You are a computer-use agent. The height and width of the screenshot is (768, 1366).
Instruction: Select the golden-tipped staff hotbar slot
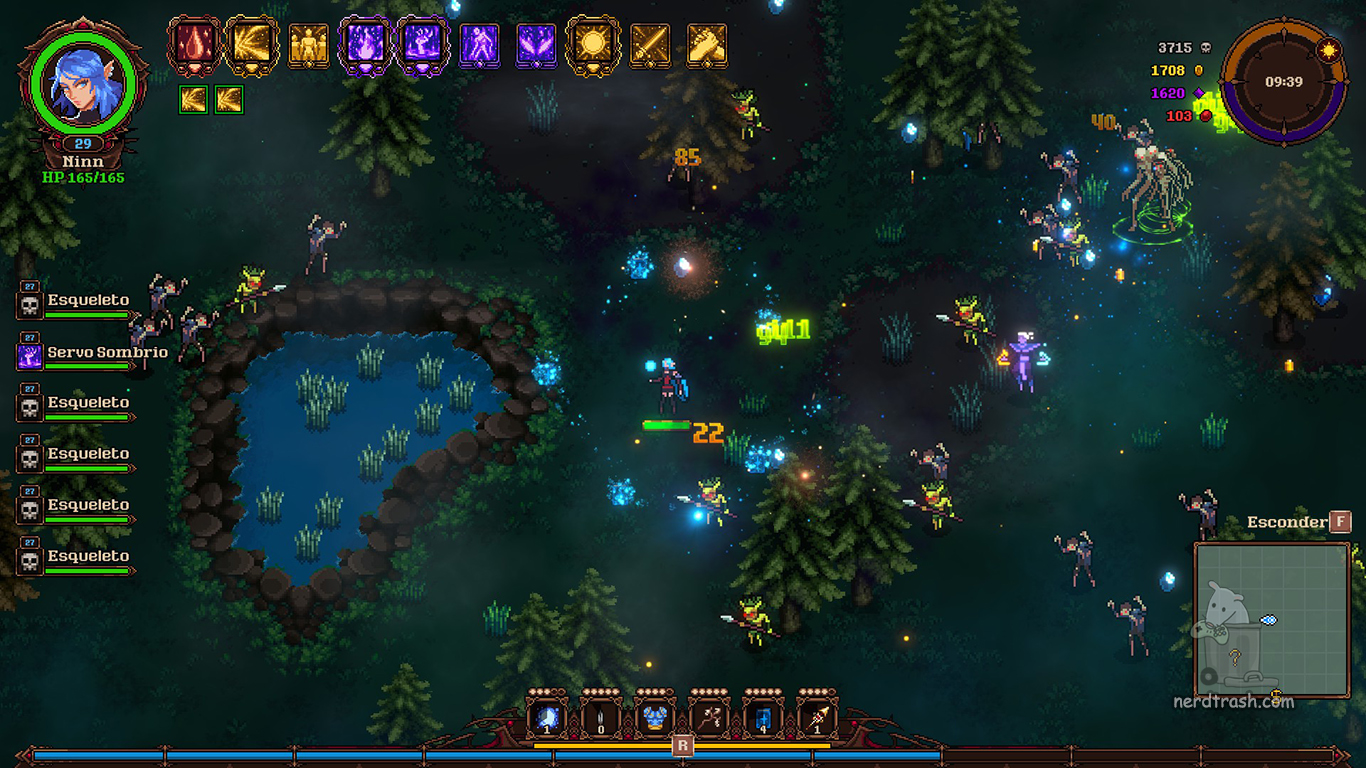pyautogui.click(x=817, y=717)
